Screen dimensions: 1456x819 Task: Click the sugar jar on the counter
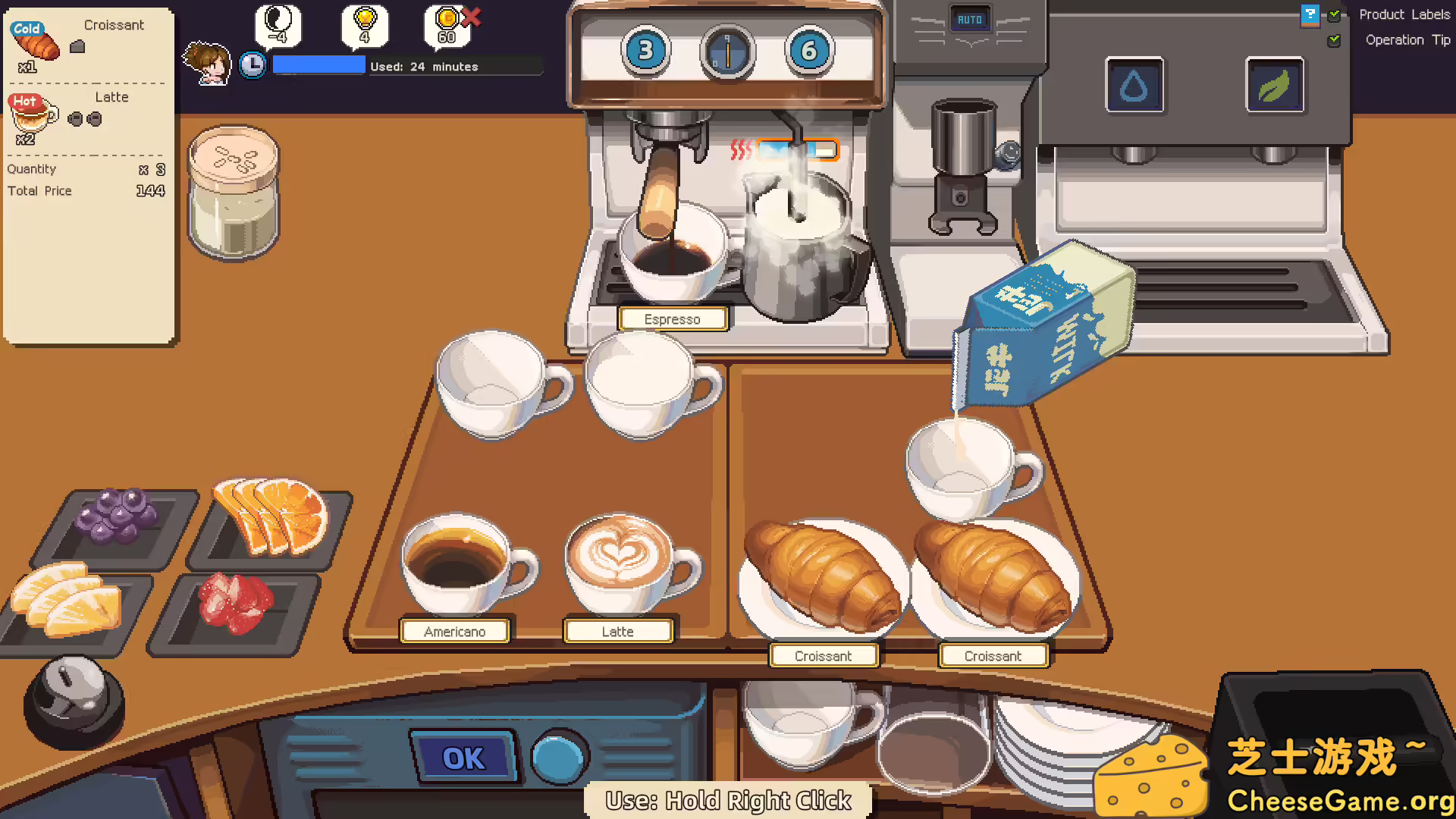click(233, 193)
